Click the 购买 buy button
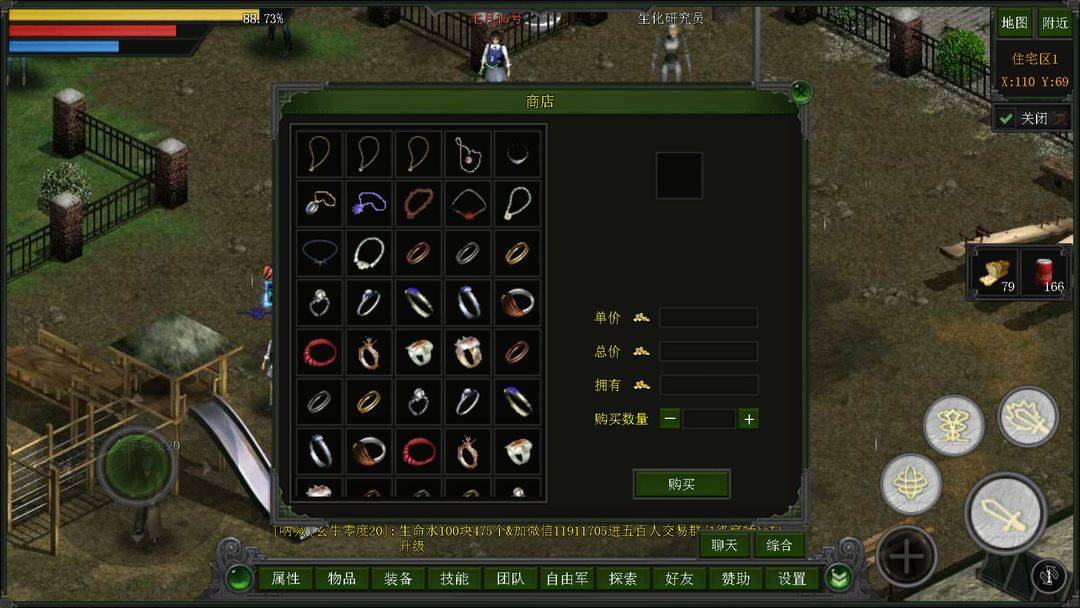1080x608 pixels. coord(681,484)
